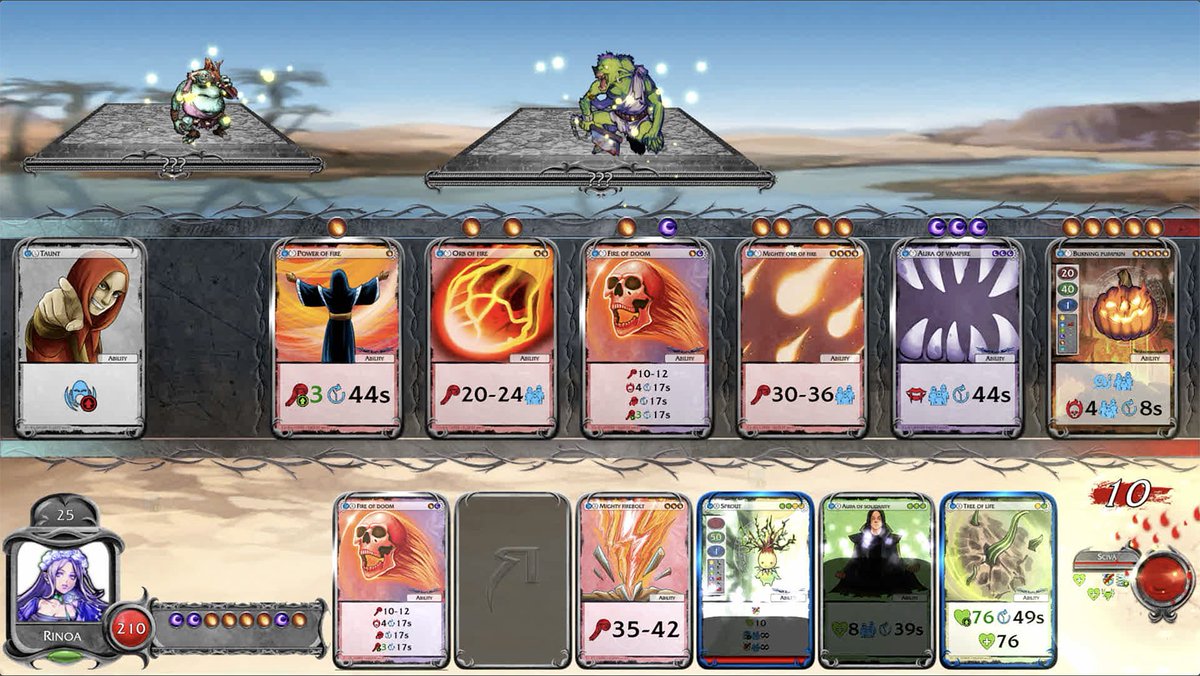Choose the Aura of Vampire card
The height and width of the screenshot is (676, 1200).
[958, 338]
